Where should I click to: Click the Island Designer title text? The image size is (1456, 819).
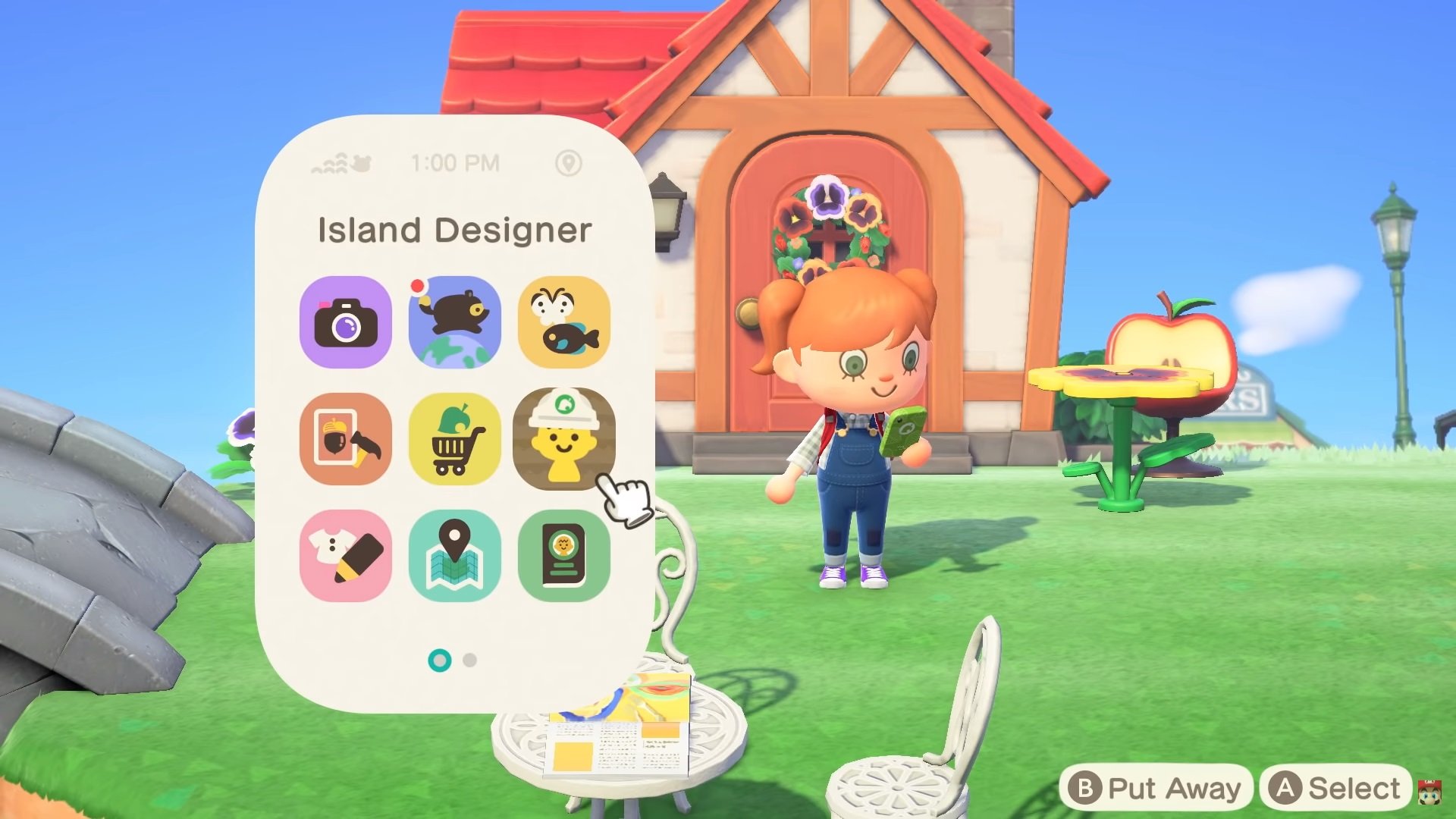(x=453, y=229)
